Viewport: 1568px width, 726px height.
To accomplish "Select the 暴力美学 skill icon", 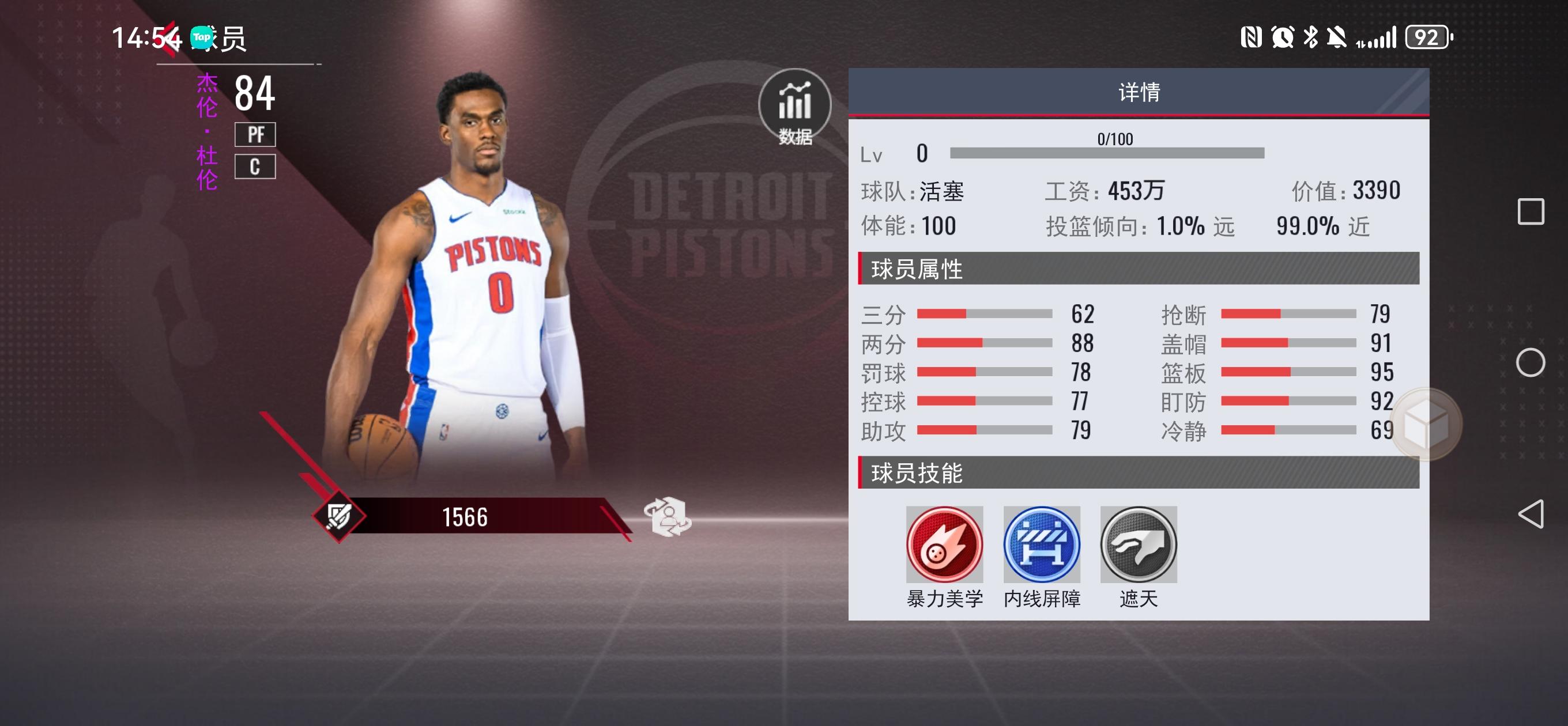I will click(x=944, y=544).
